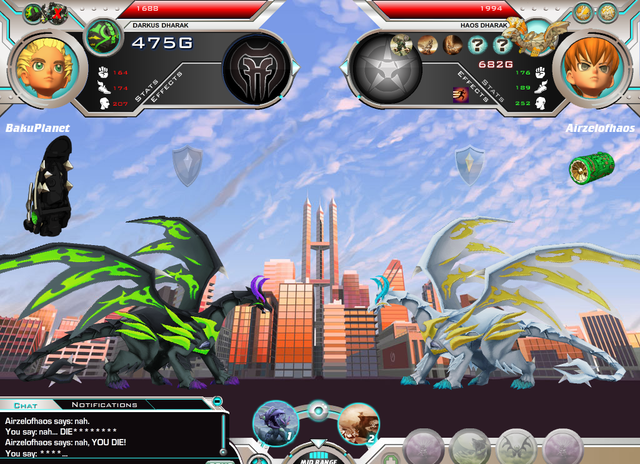The image size is (640, 464).
Task: Switch to the Notifications tab
Action: click(x=105, y=405)
